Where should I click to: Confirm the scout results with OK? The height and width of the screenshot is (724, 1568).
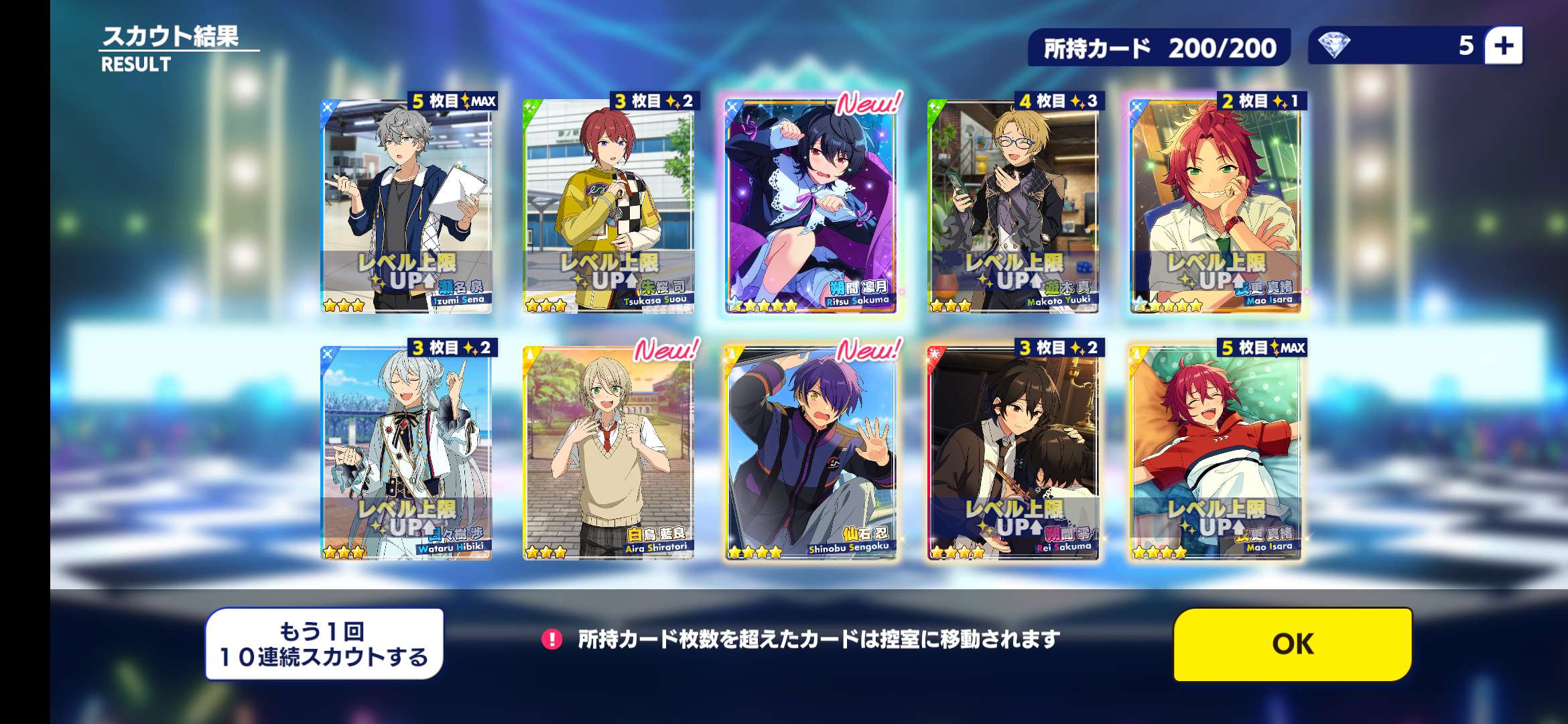[1293, 644]
